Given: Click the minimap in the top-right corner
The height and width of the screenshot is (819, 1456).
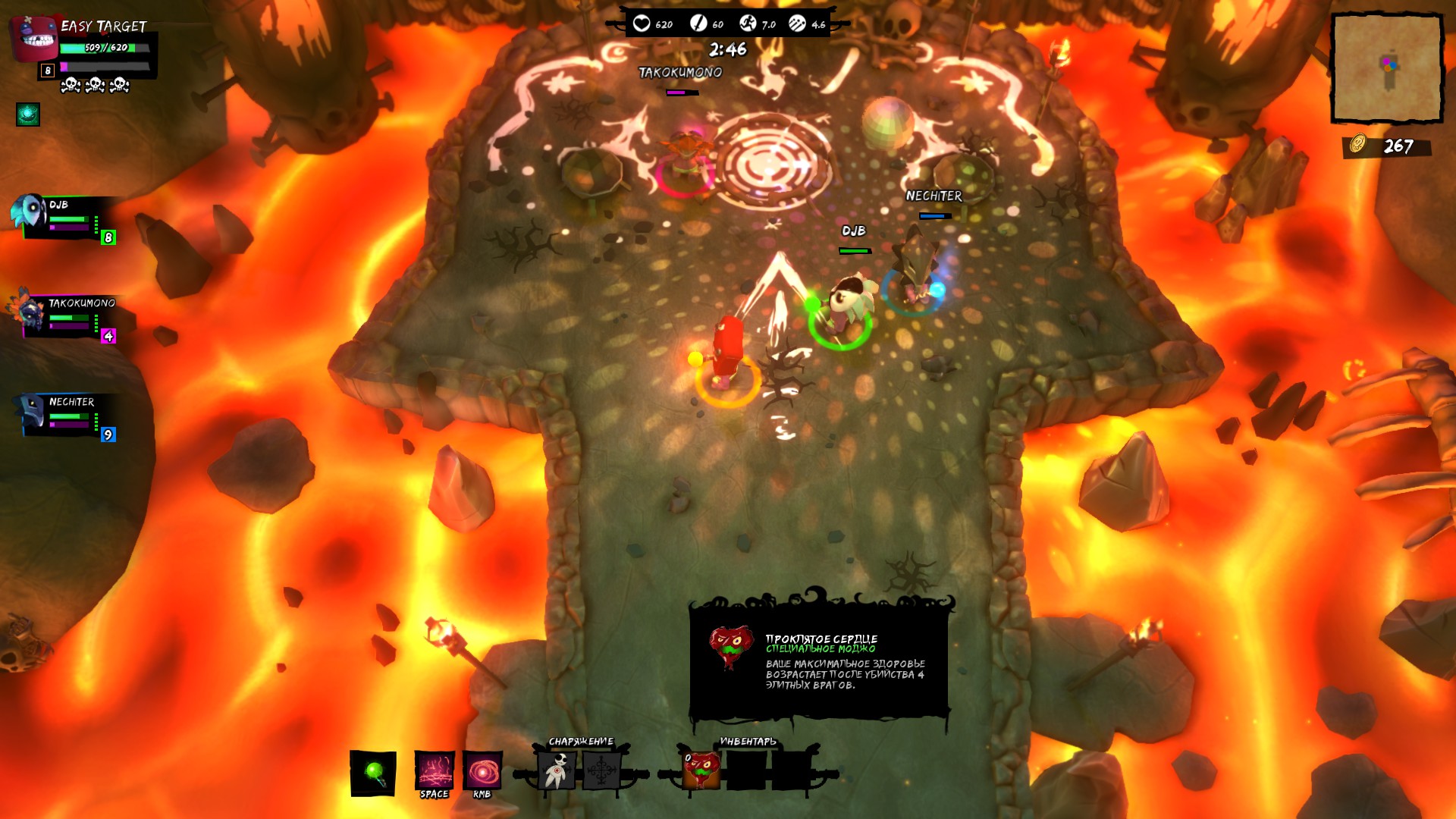Looking at the screenshot, I should tap(1388, 68).
